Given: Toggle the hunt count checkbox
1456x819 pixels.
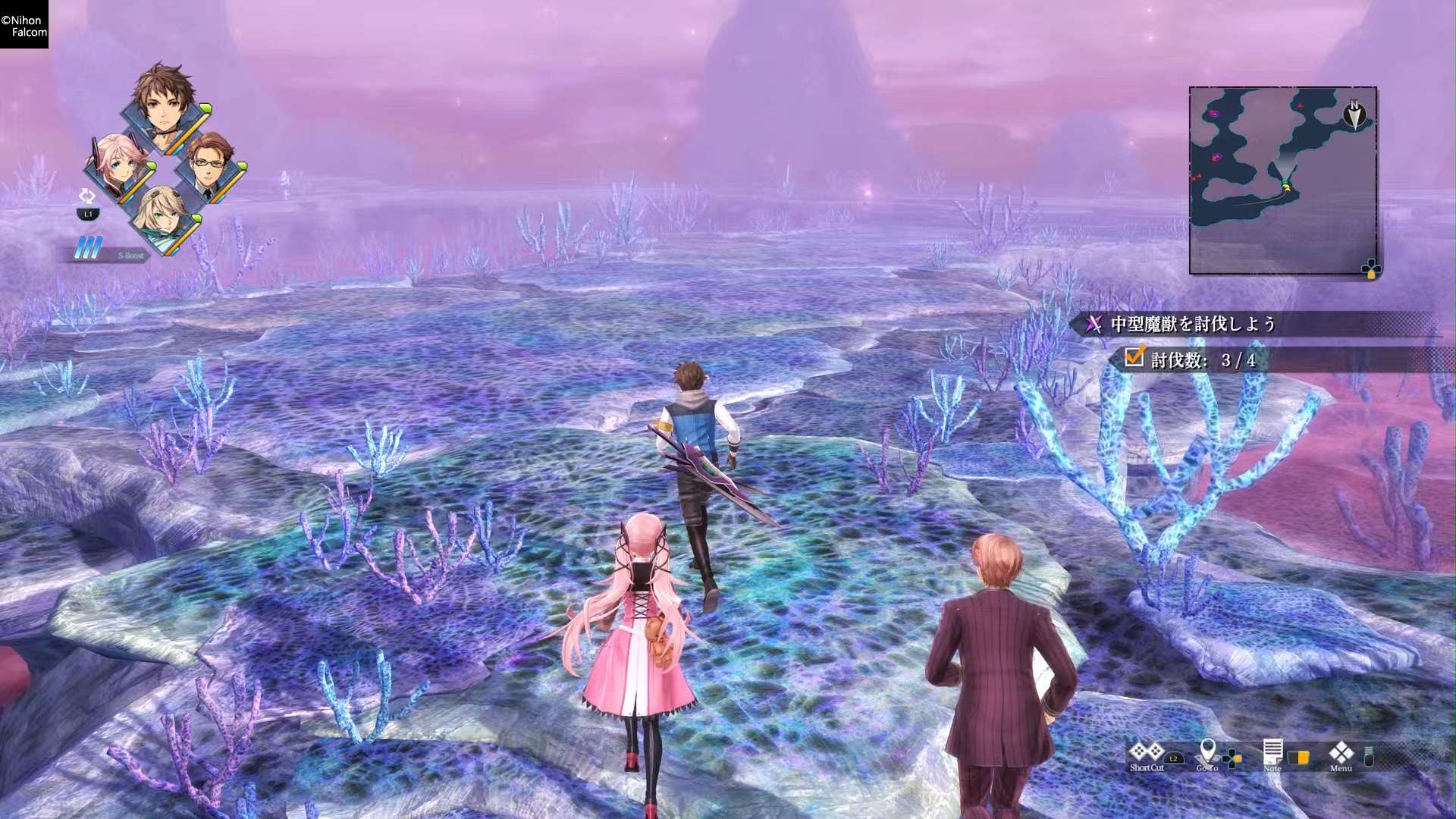Looking at the screenshot, I should pos(1134,356).
